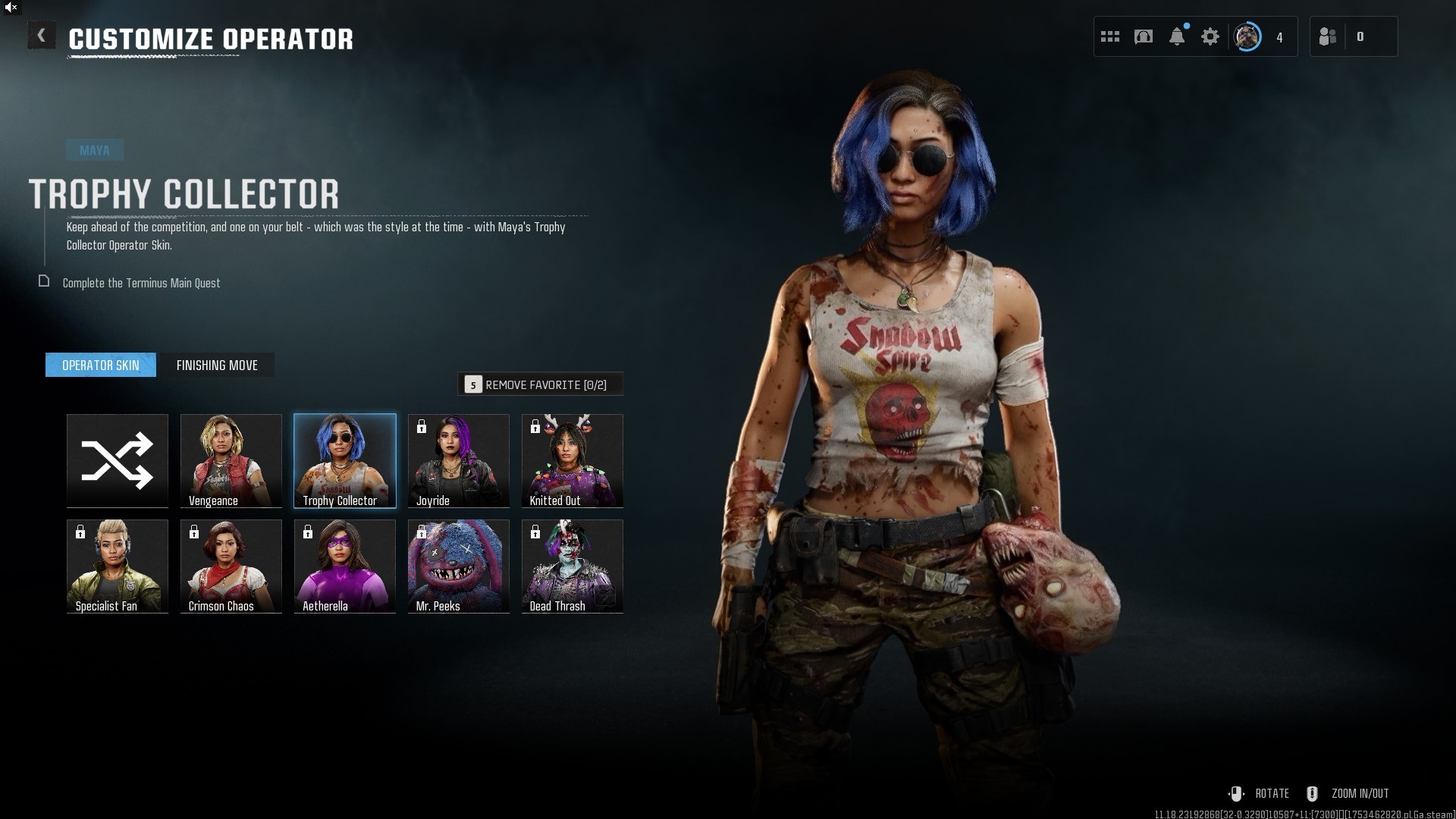Open the player profile avatar

tap(1247, 36)
